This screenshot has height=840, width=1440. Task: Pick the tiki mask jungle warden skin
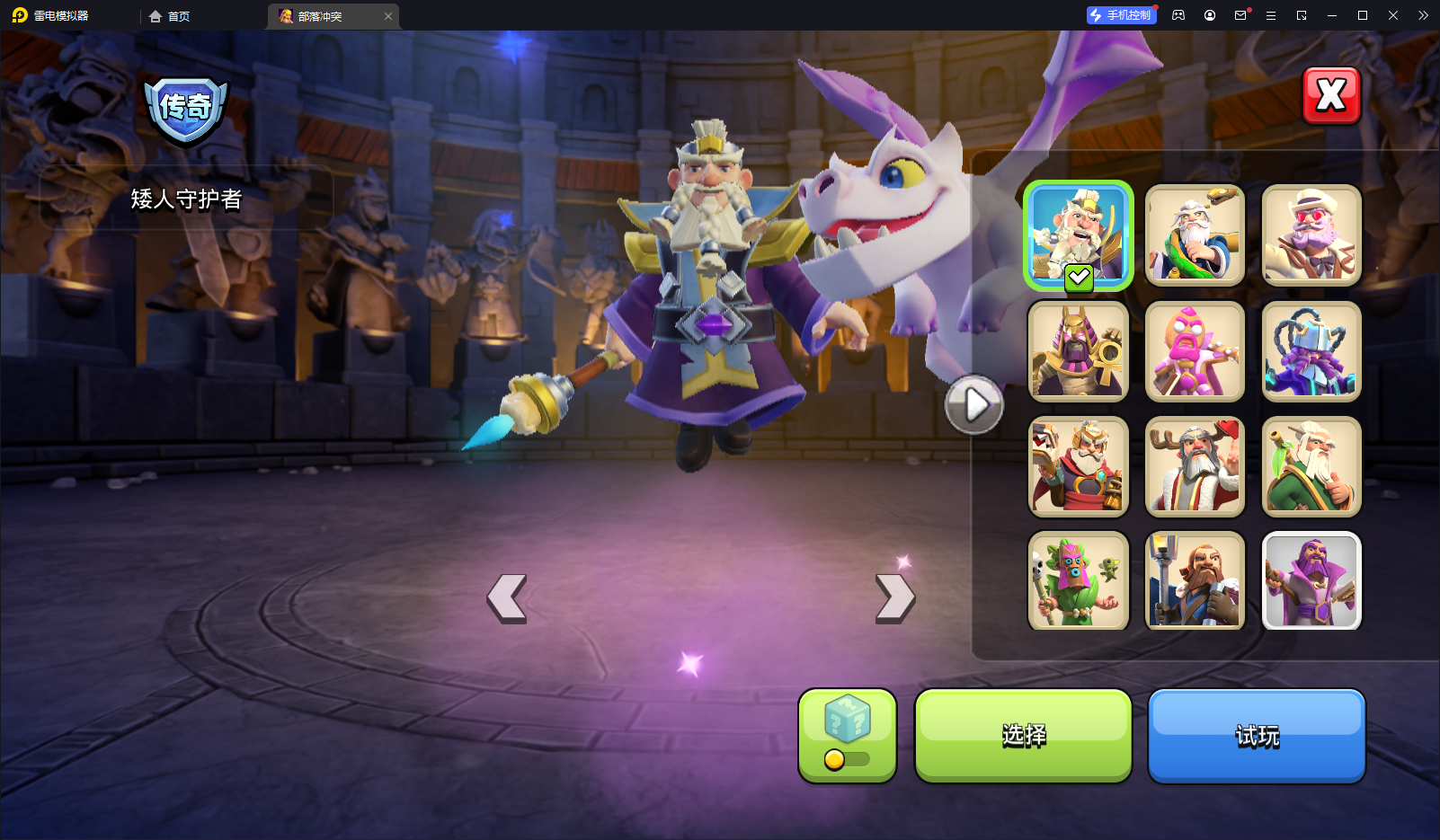tap(1078, 580)
